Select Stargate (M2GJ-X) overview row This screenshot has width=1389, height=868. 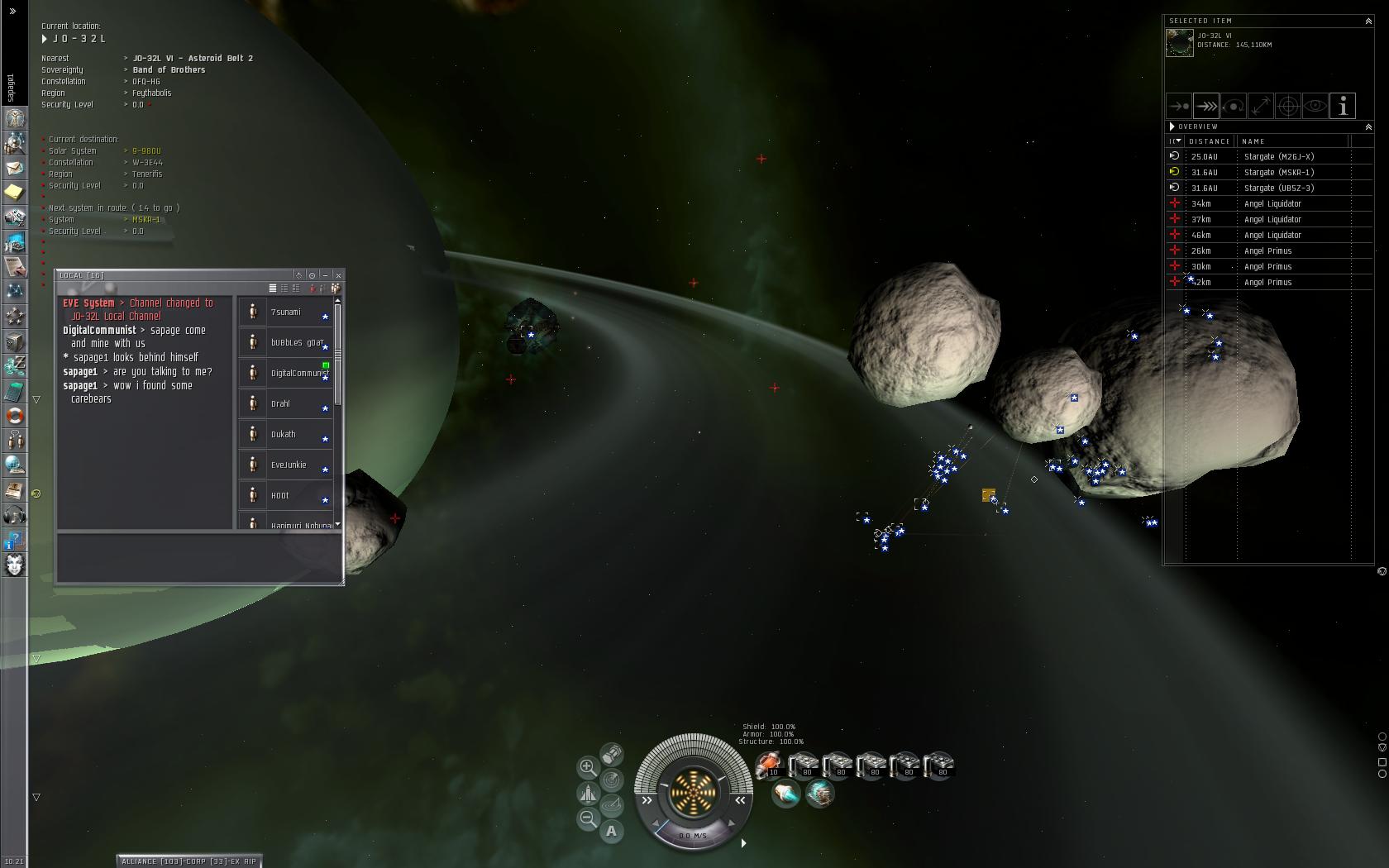[1278, 157]
